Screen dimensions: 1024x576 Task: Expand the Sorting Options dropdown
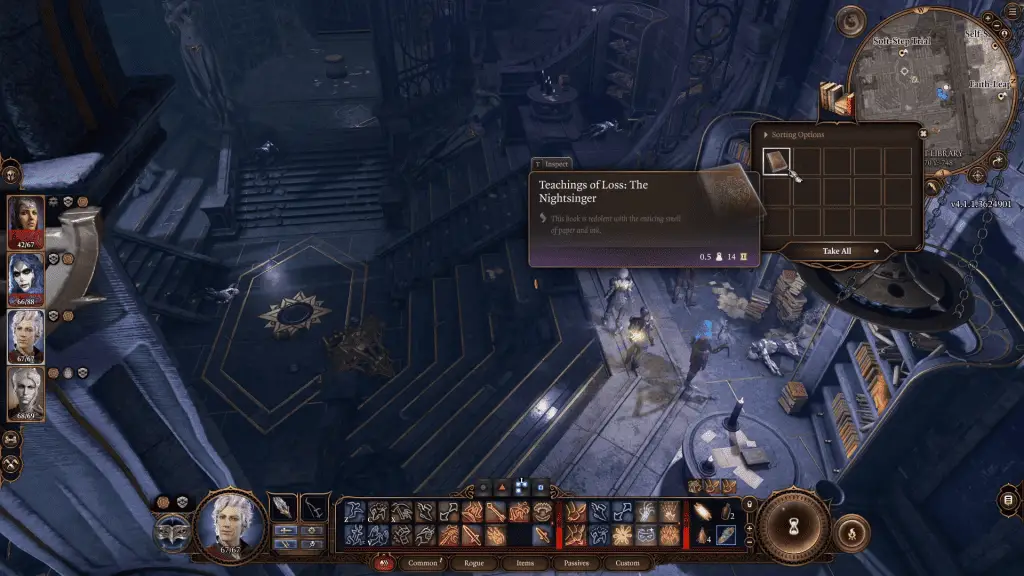793,134
